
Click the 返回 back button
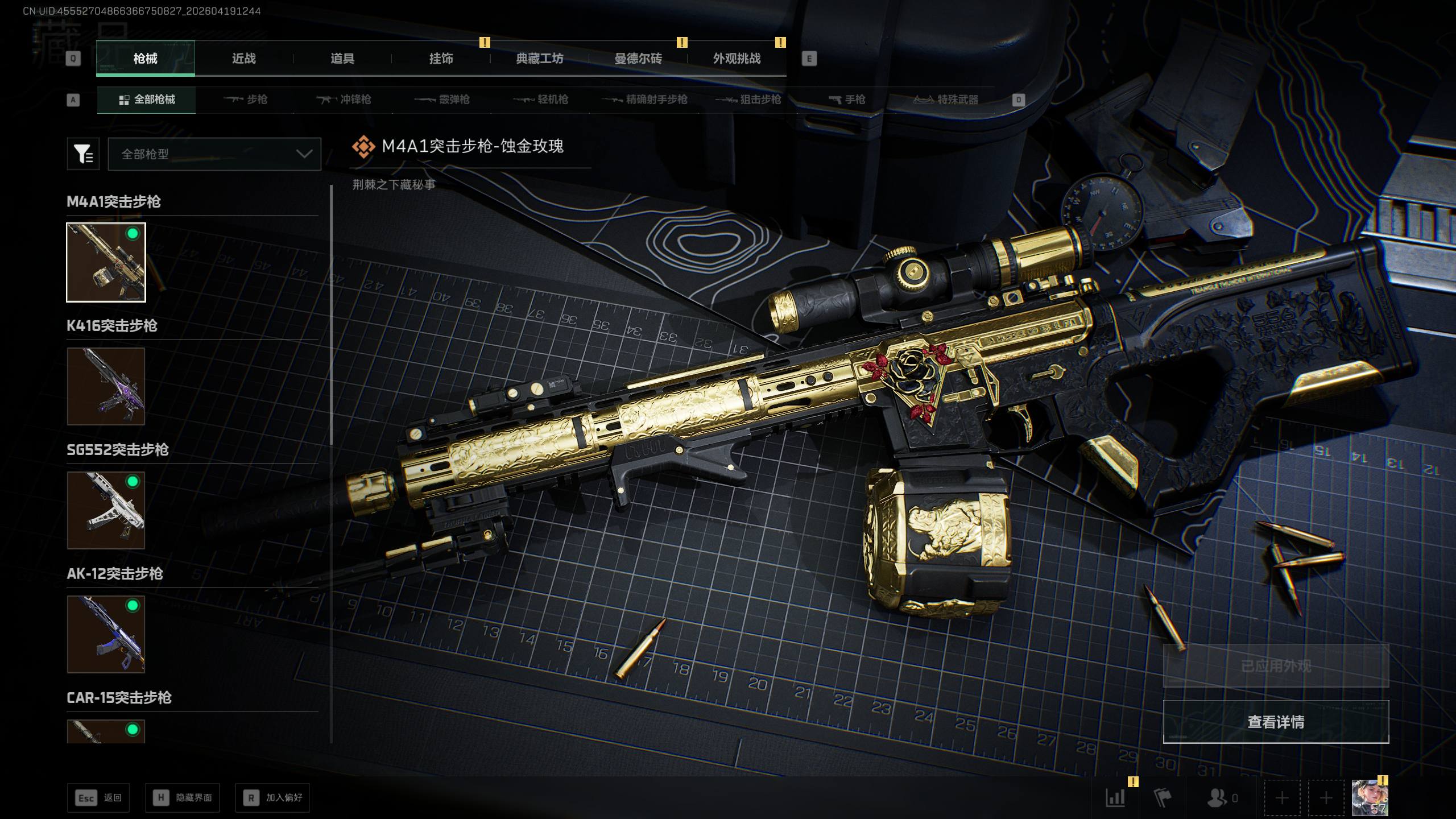tap(98, 798)
